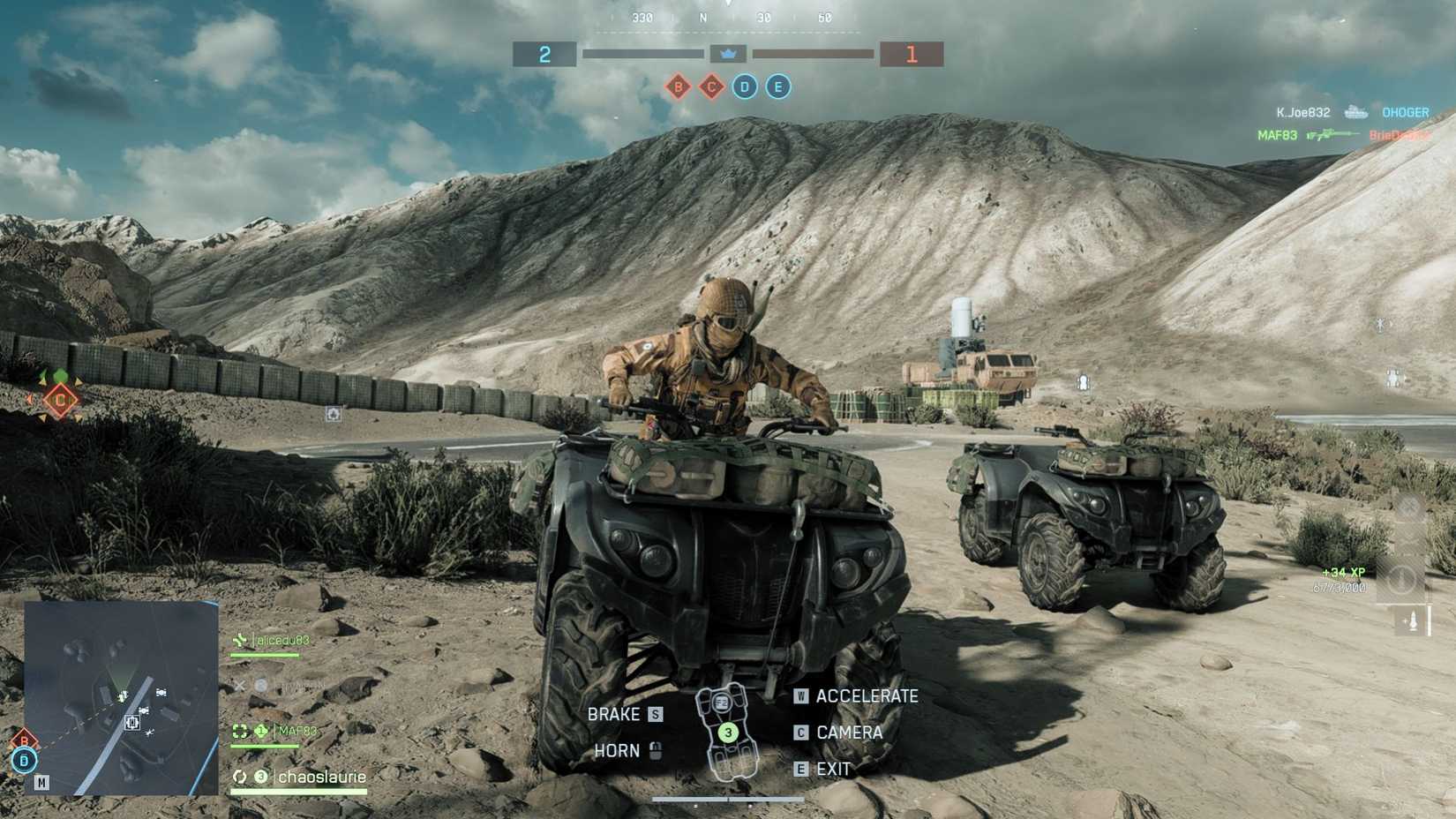Click the revive icon next to alicedu83
Screen dimensions: 1456x819
pyautogui.click(x=240, y=640)
